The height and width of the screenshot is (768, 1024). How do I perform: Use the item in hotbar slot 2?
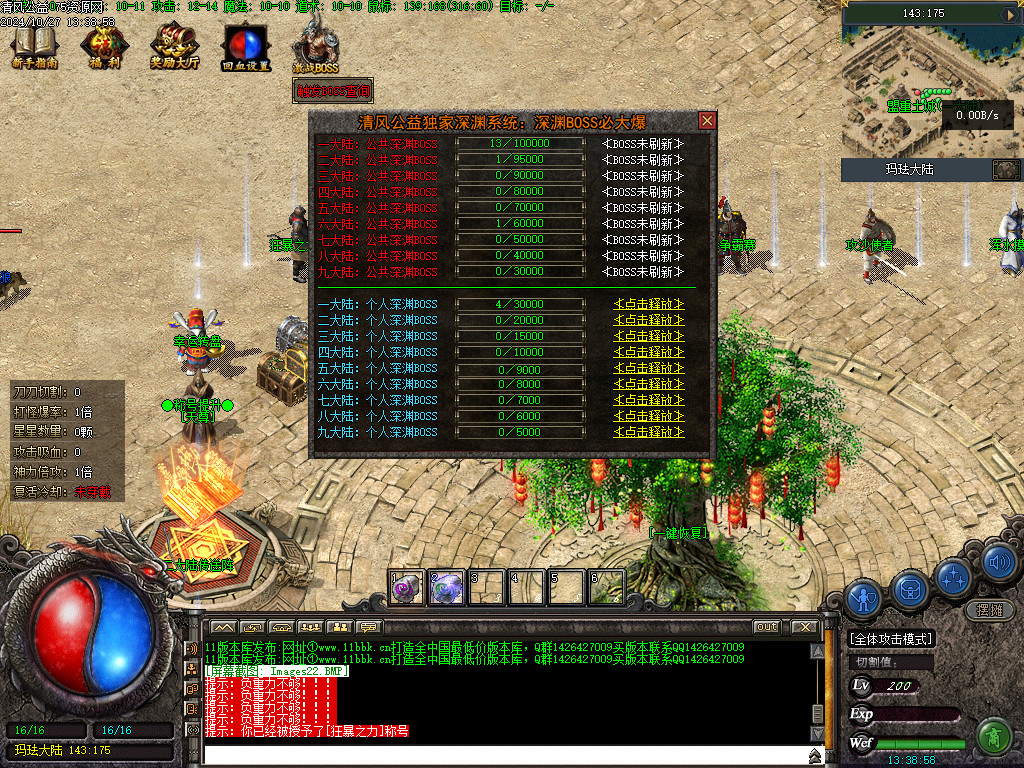pyautogui.click(x=445, y=588)
